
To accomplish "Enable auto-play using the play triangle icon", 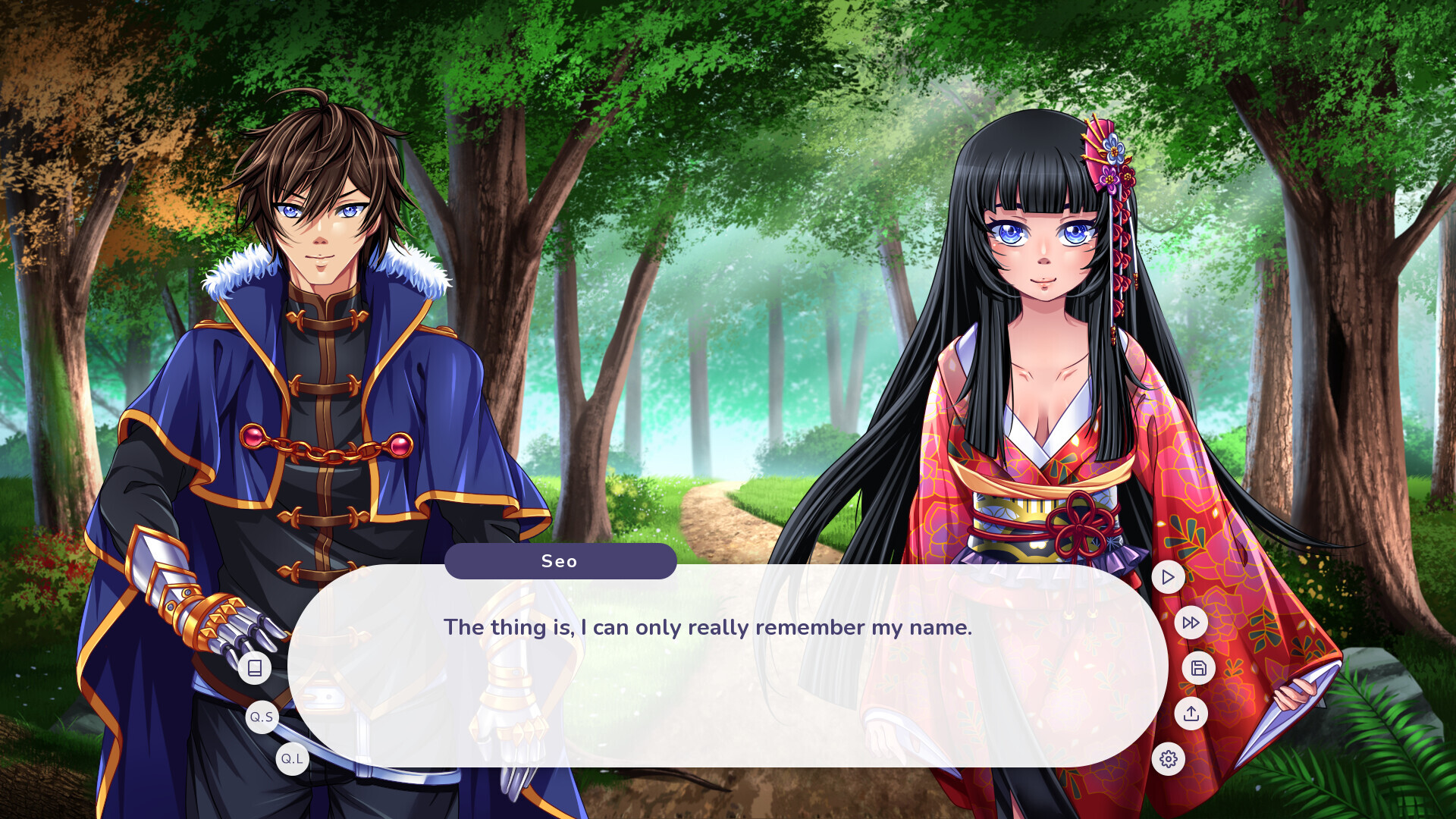I will [1168, 576].
